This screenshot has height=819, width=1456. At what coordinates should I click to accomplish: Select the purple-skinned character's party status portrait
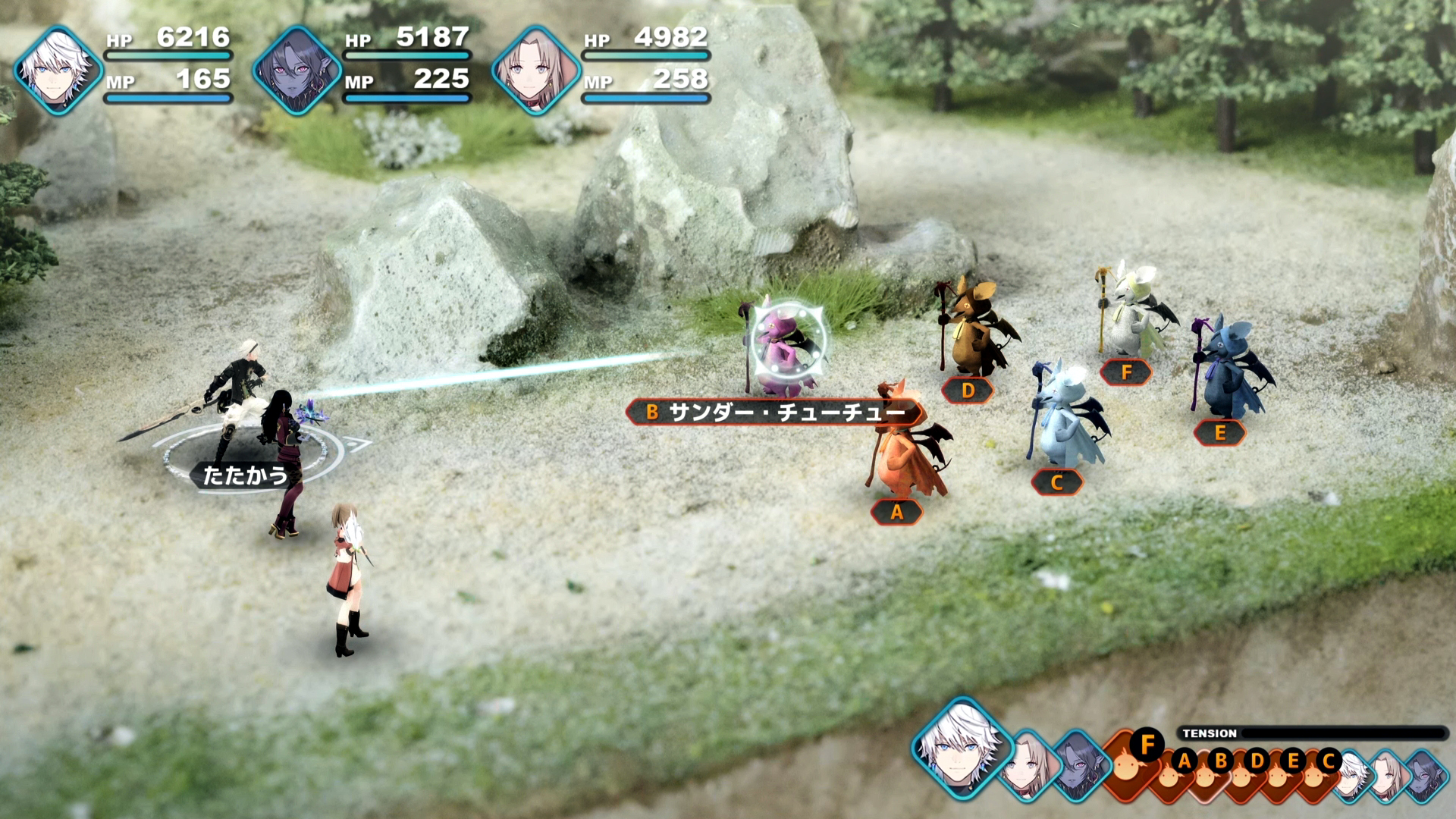click(x=296, y=70)
